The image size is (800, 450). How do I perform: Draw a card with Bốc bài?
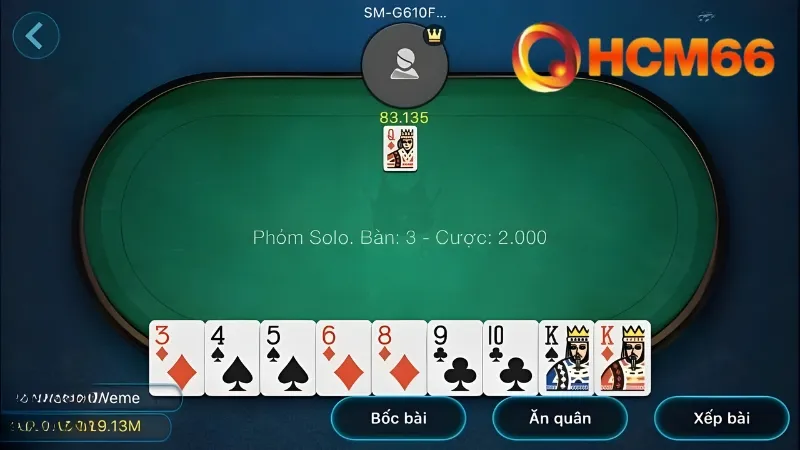coord(398,418)
